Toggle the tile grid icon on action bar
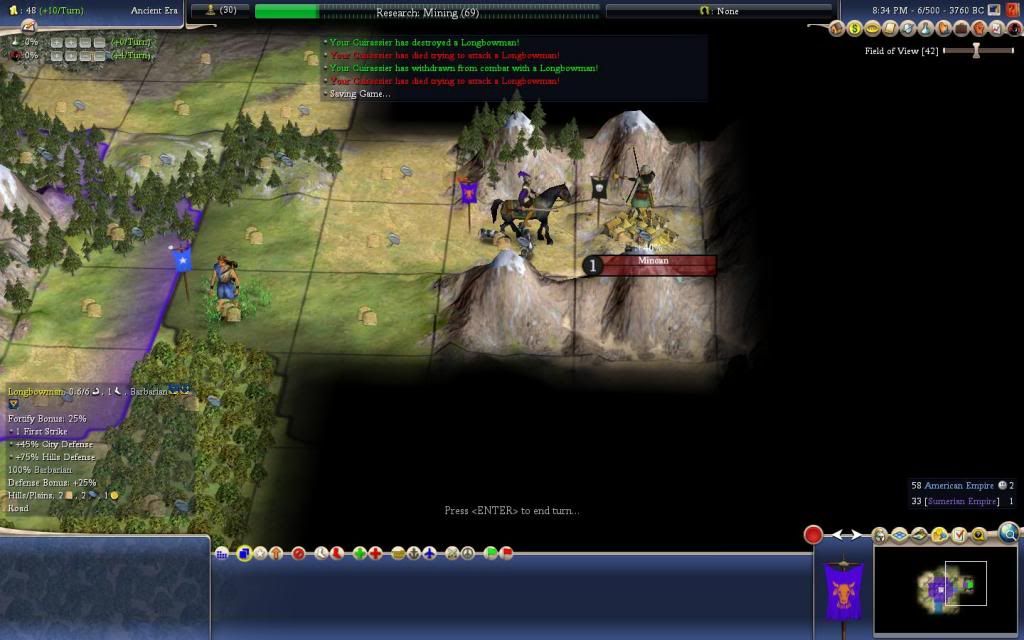 coord(222,554)
